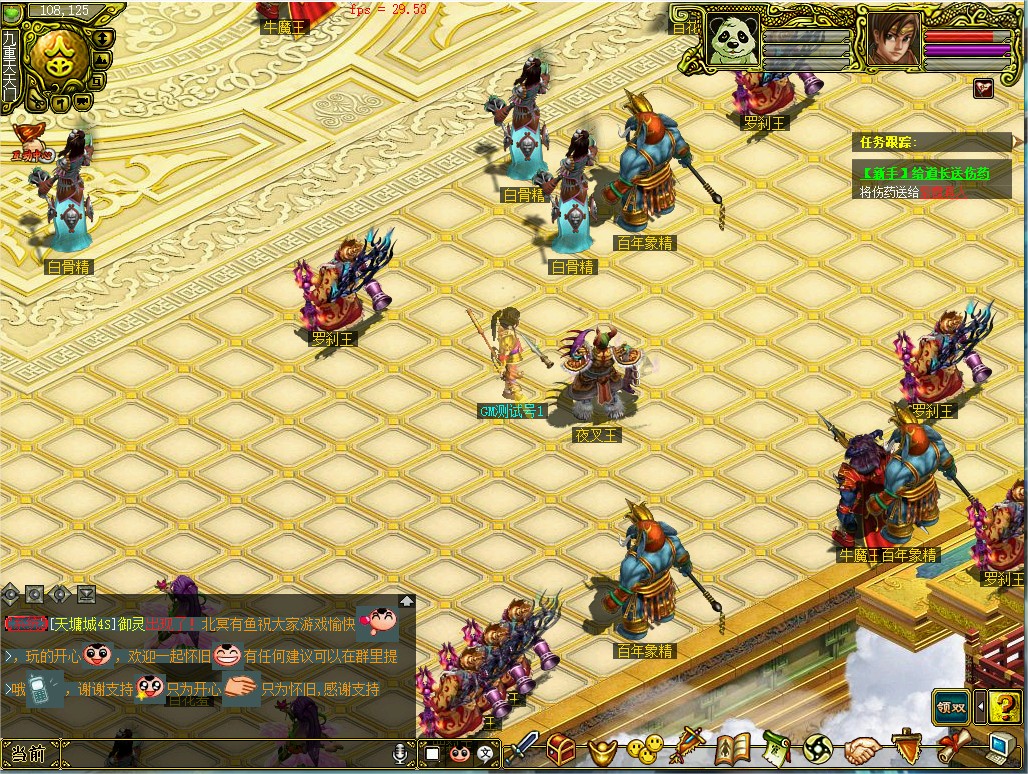Screen dimensions: 1028x774
Task: Open the green scroll quest icon
Action: point(776,748)
